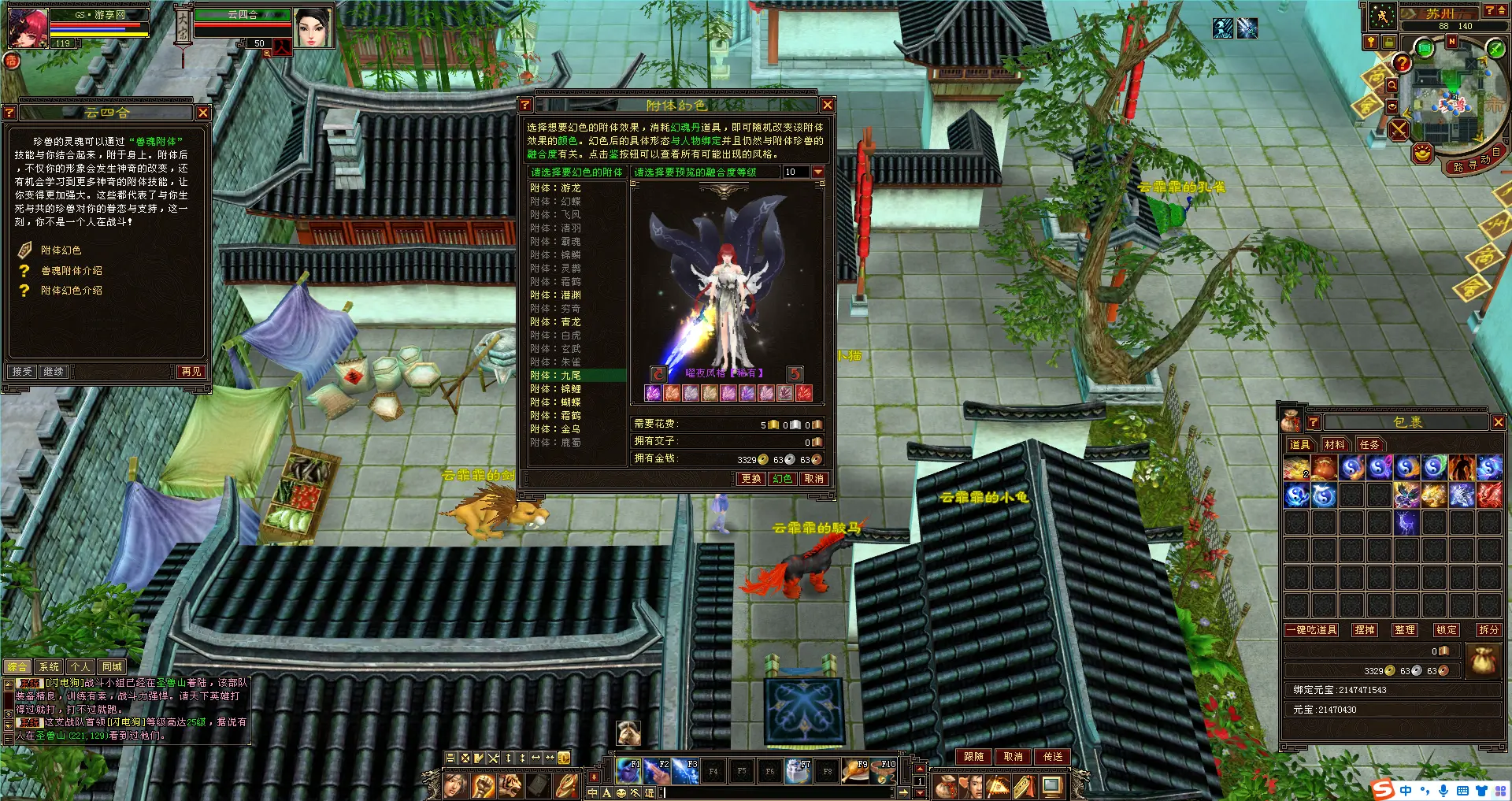This screenshot has width=1512, height=801.
Task: Switch chat to the 系统 tab
Action: click(x=49, y=667)
